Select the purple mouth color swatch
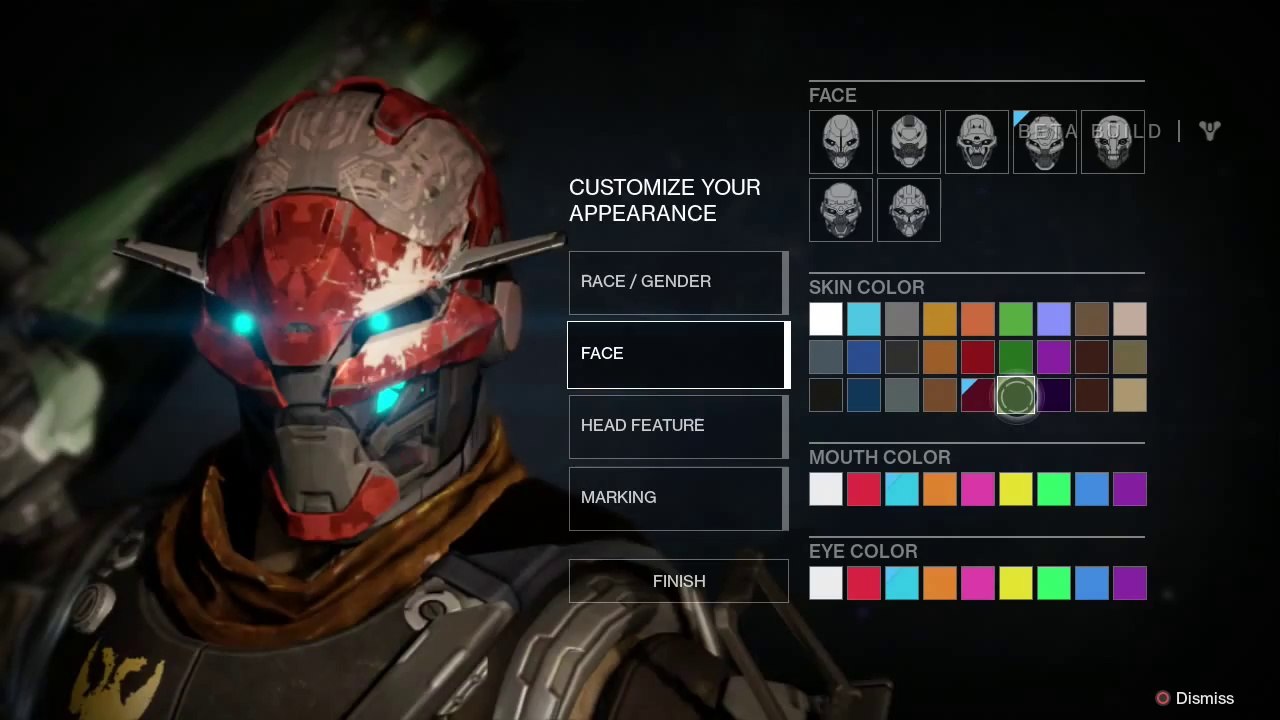The height and width of the screenshot is (720, 1280). click(x=1130, y=489)
